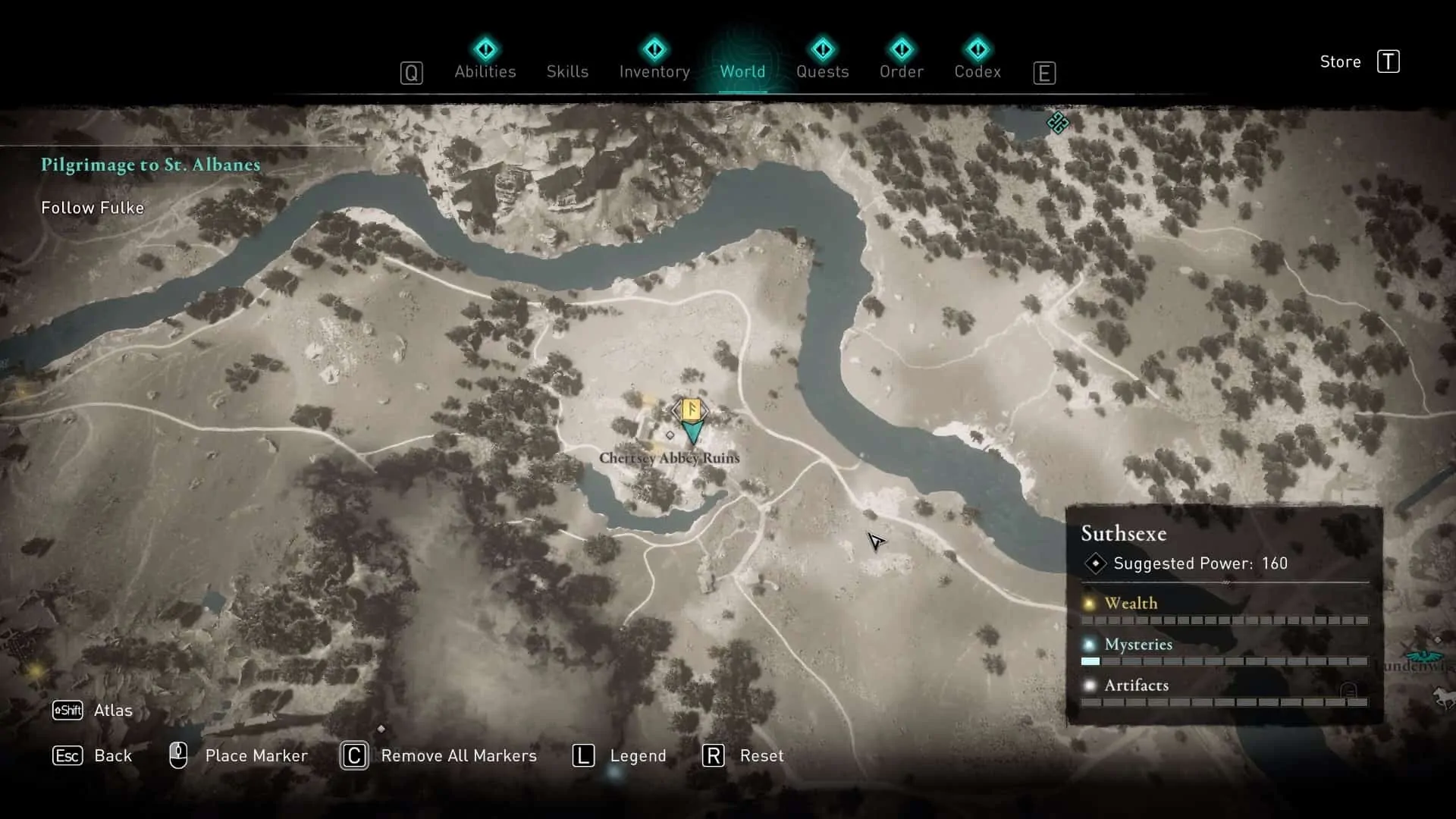The image size is (1456, 819).
Task: Open the map Legend
Action: click(x=637, y=755)
